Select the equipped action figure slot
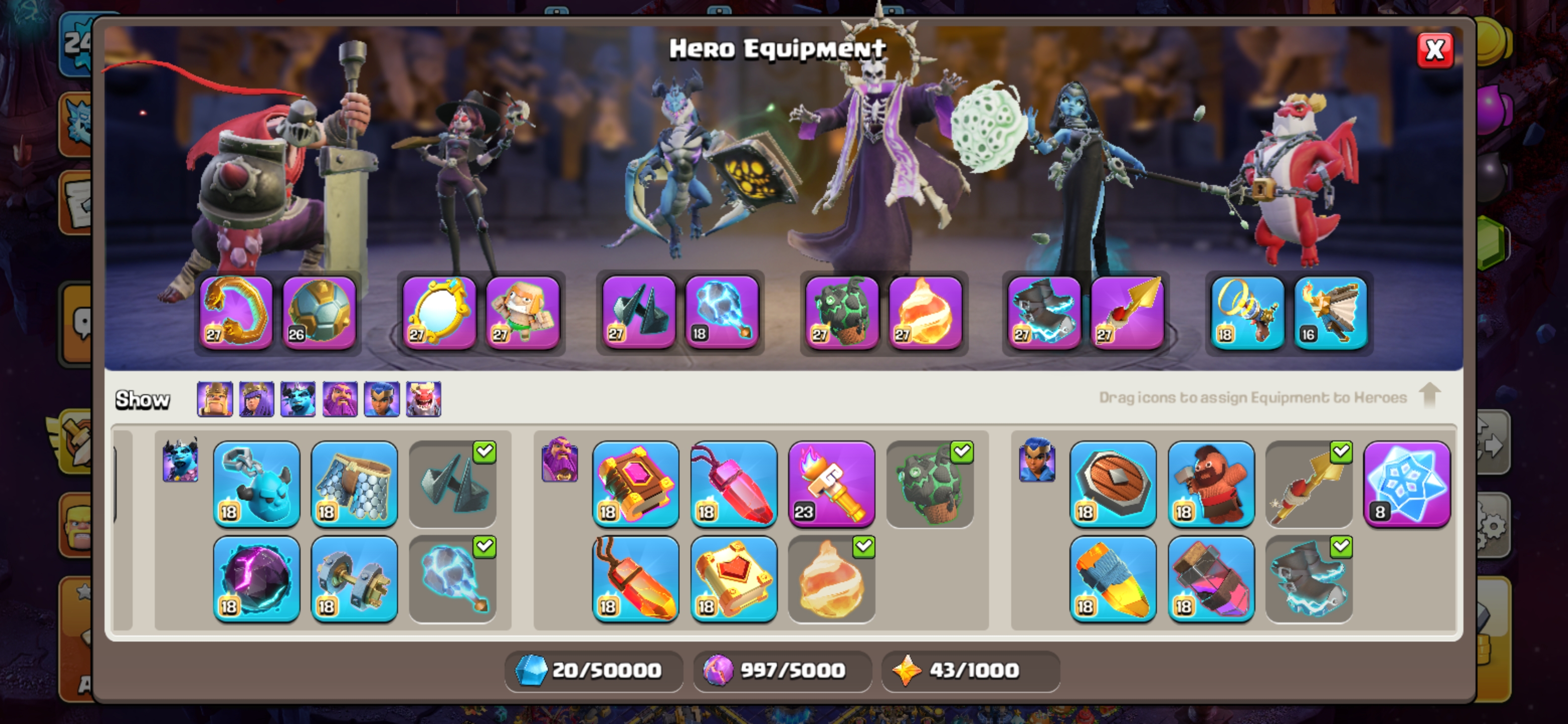 (522, 313)
